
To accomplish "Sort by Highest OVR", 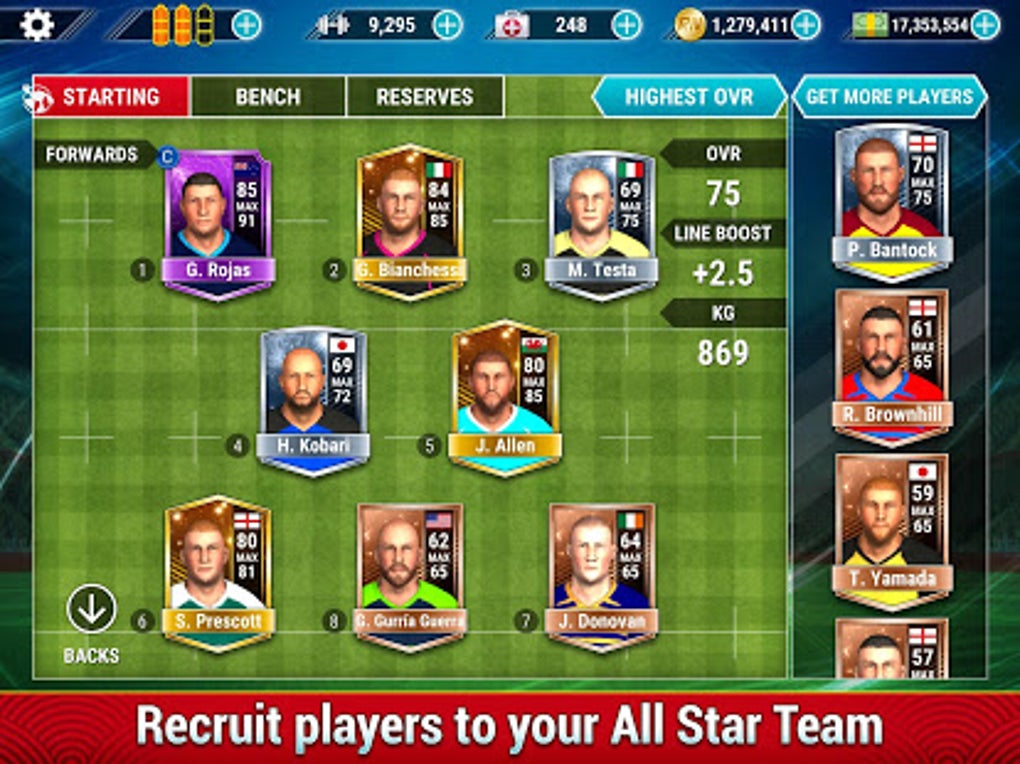I will pyautogui.click(x=689, y=97).
